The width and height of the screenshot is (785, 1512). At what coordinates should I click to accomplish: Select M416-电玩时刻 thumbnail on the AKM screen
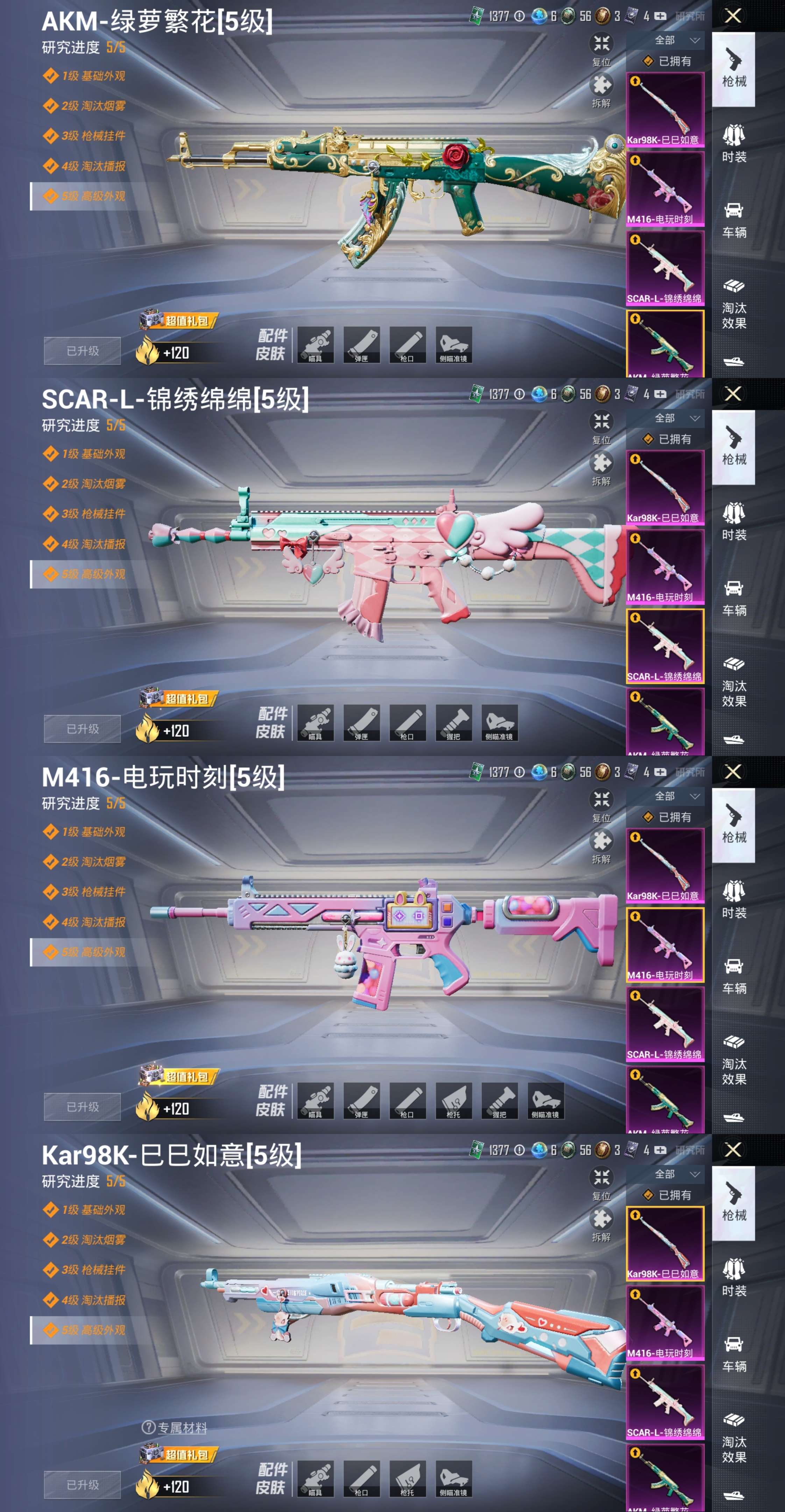click(665, 189)
